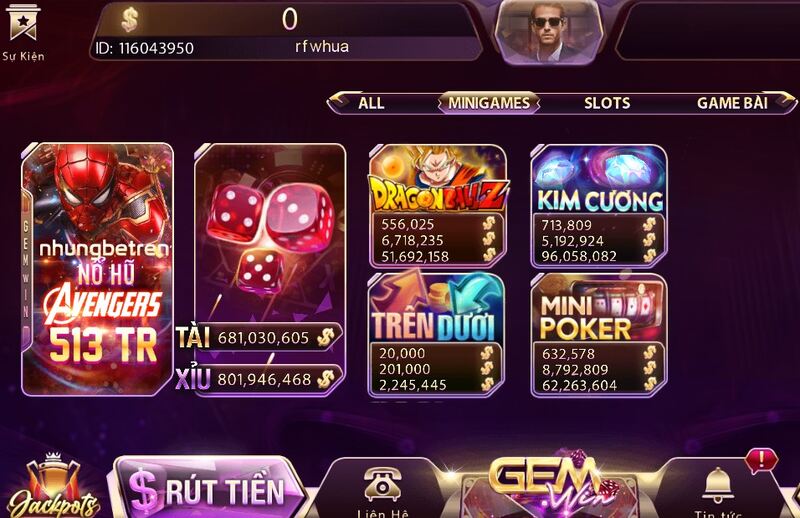Launch the Avengers Nổ Hũ game
The image size is (800, 518).
98,268
